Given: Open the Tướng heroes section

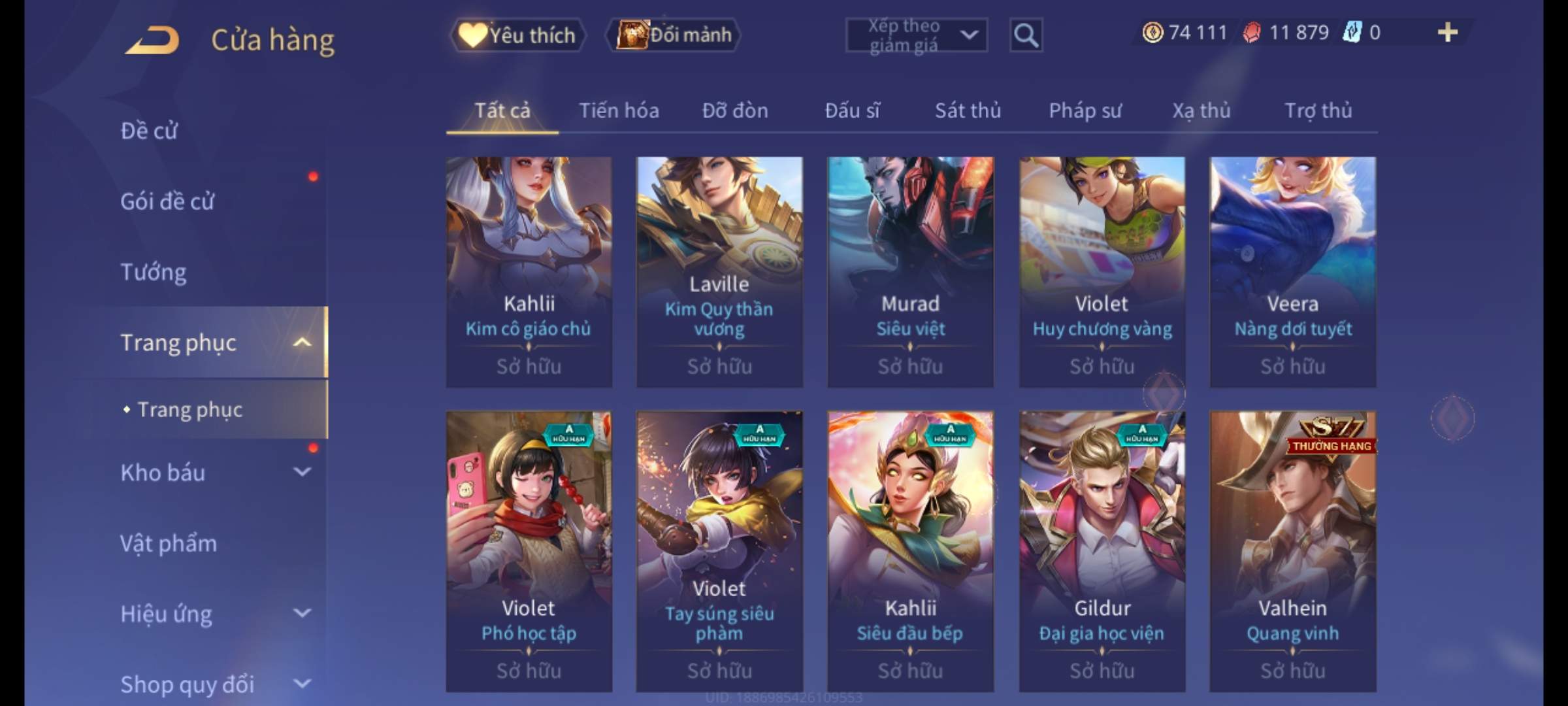Looking at the screenshot, I should [x=154, y=272].
